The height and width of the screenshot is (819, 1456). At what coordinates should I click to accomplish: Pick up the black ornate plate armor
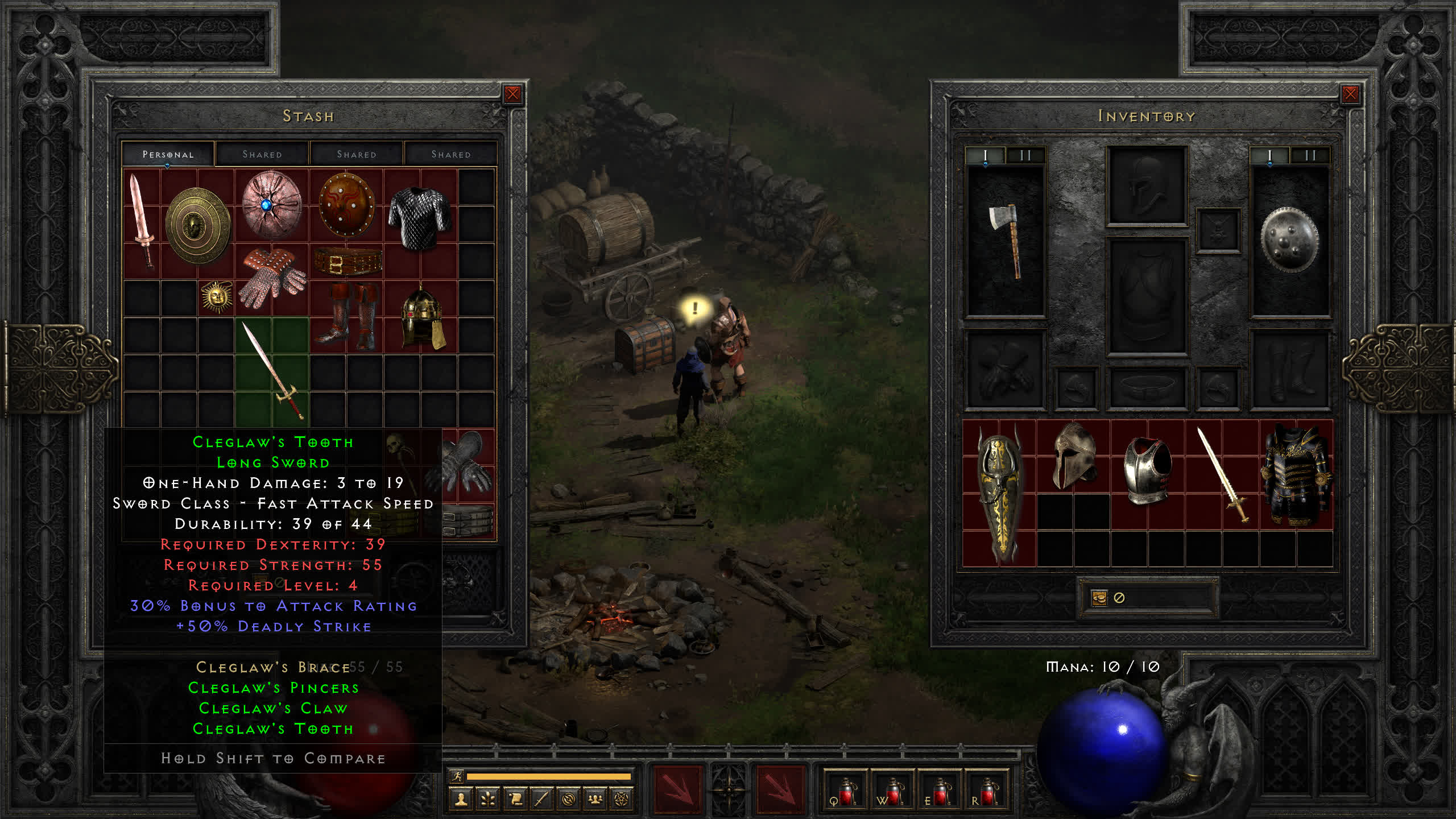pos(1296,475)
